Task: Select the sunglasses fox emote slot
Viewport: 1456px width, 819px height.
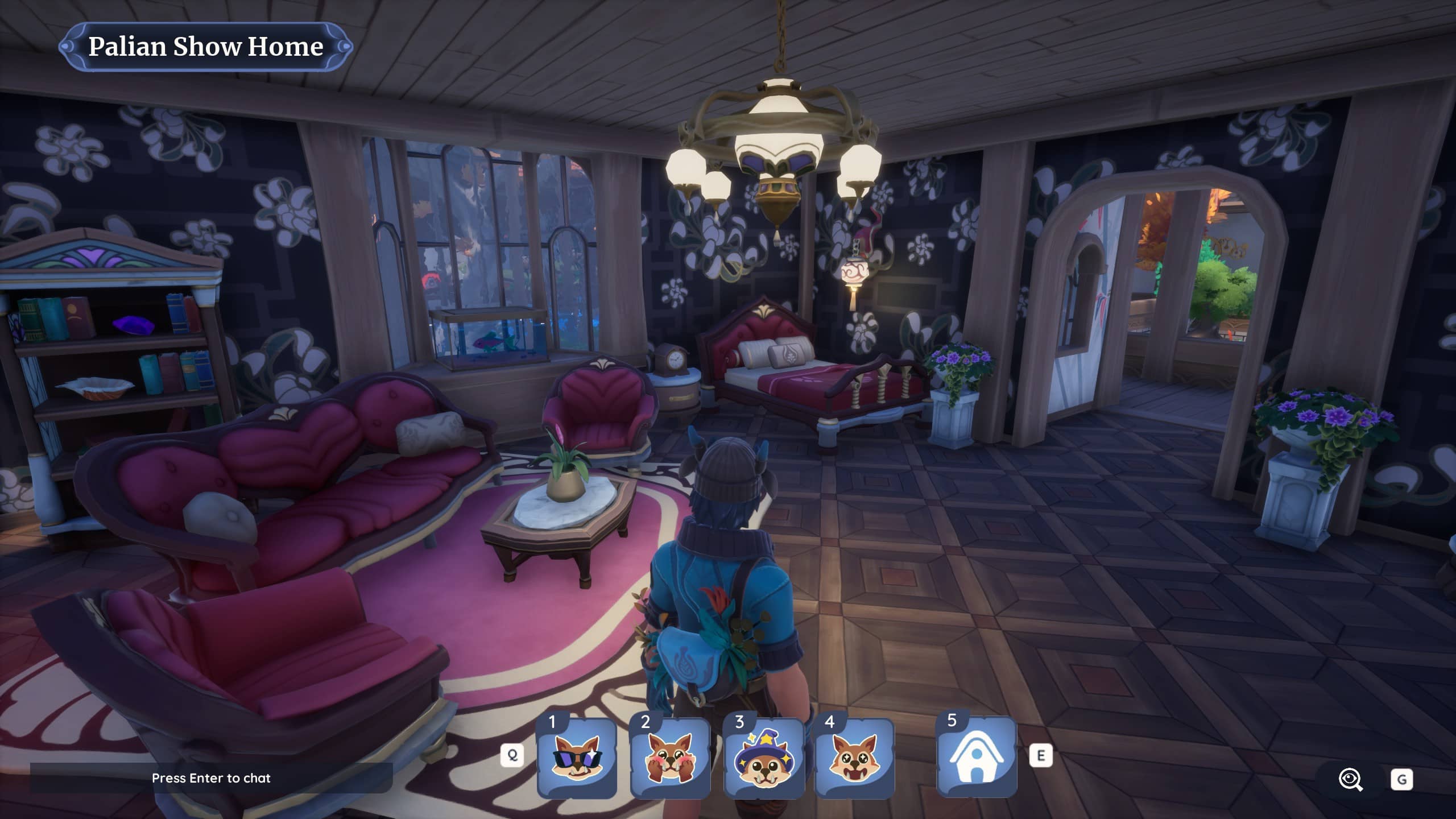Action: click(x=577, y=758)
